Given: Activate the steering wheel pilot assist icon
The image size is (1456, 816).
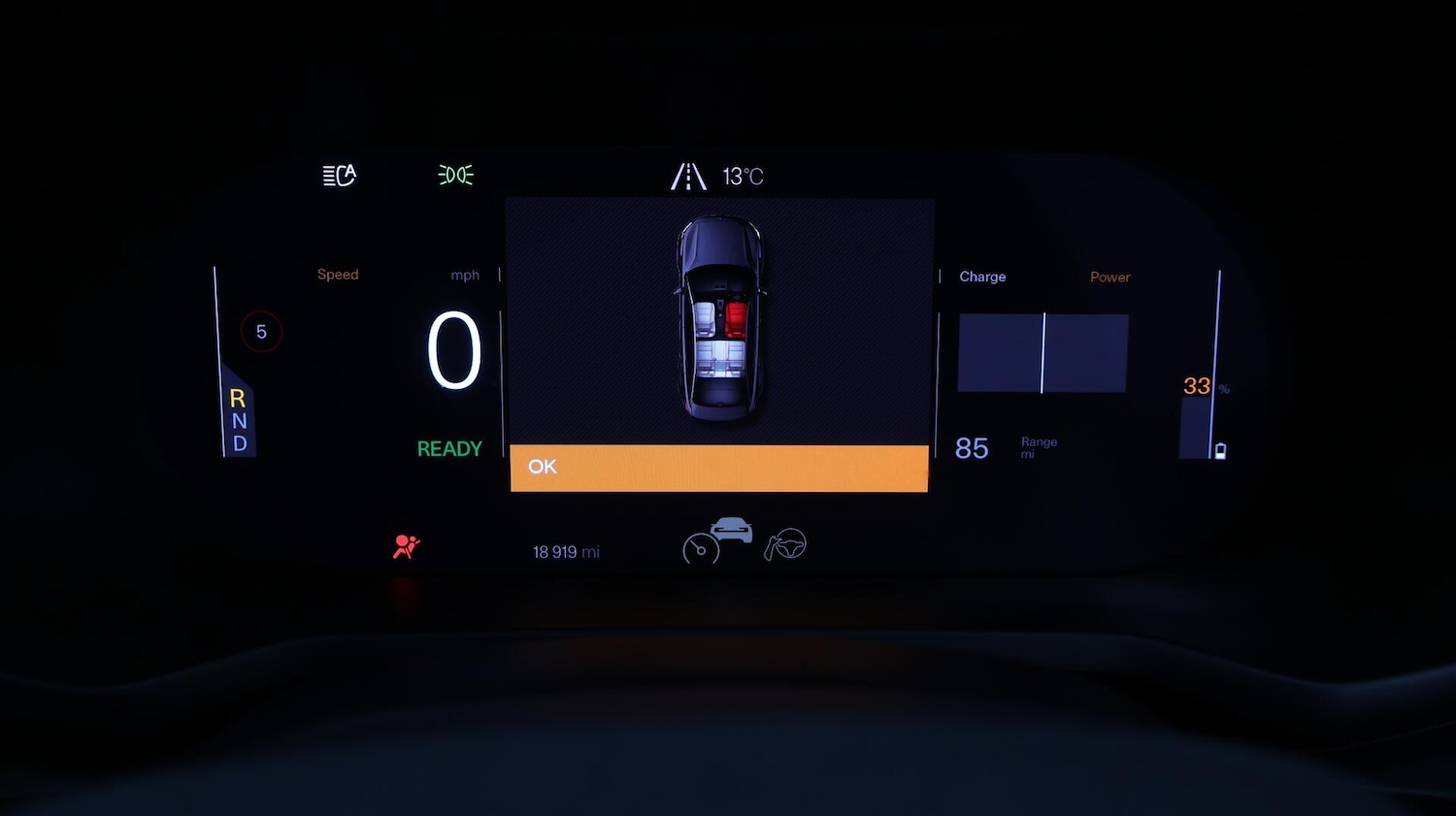Looking at the screenshot, I should tap(786, 545).
